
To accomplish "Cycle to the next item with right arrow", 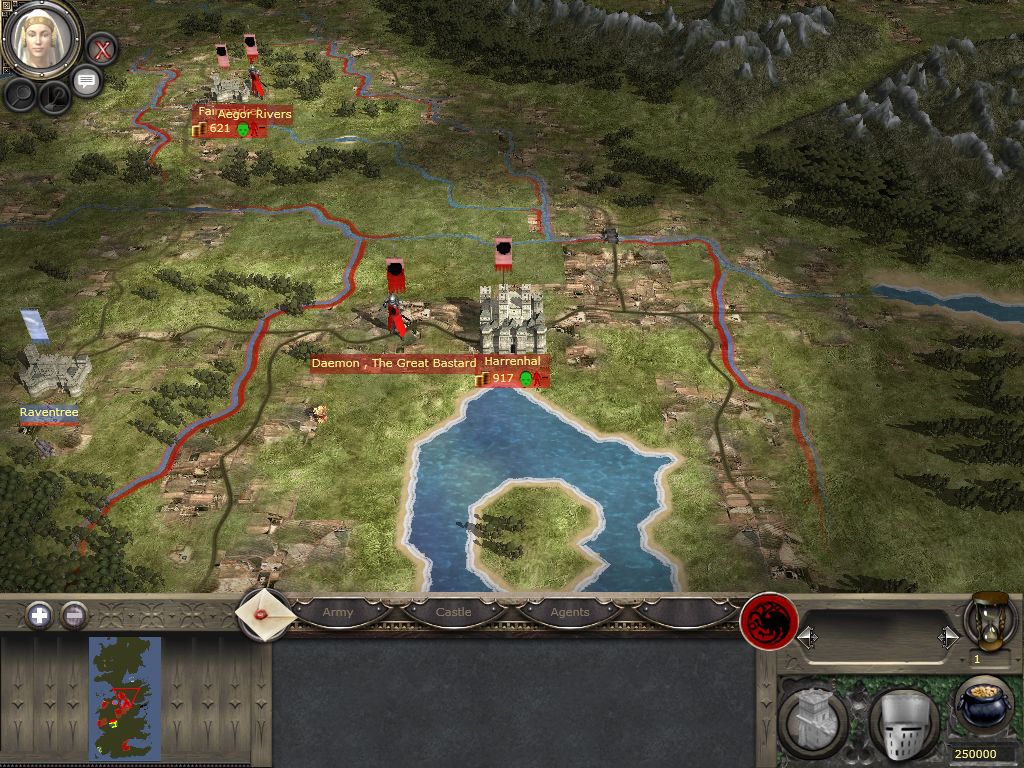I will [948, 636].
